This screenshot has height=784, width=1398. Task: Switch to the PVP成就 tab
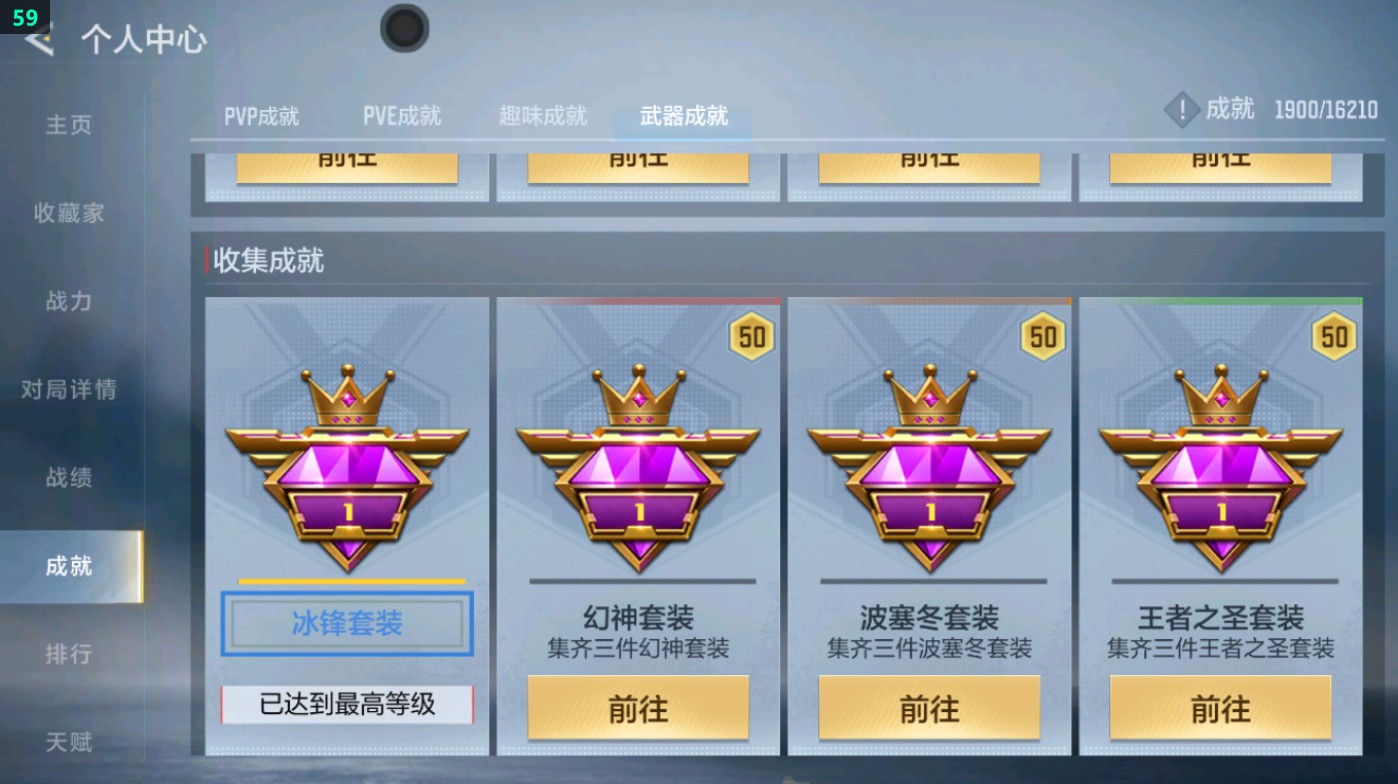262,115
